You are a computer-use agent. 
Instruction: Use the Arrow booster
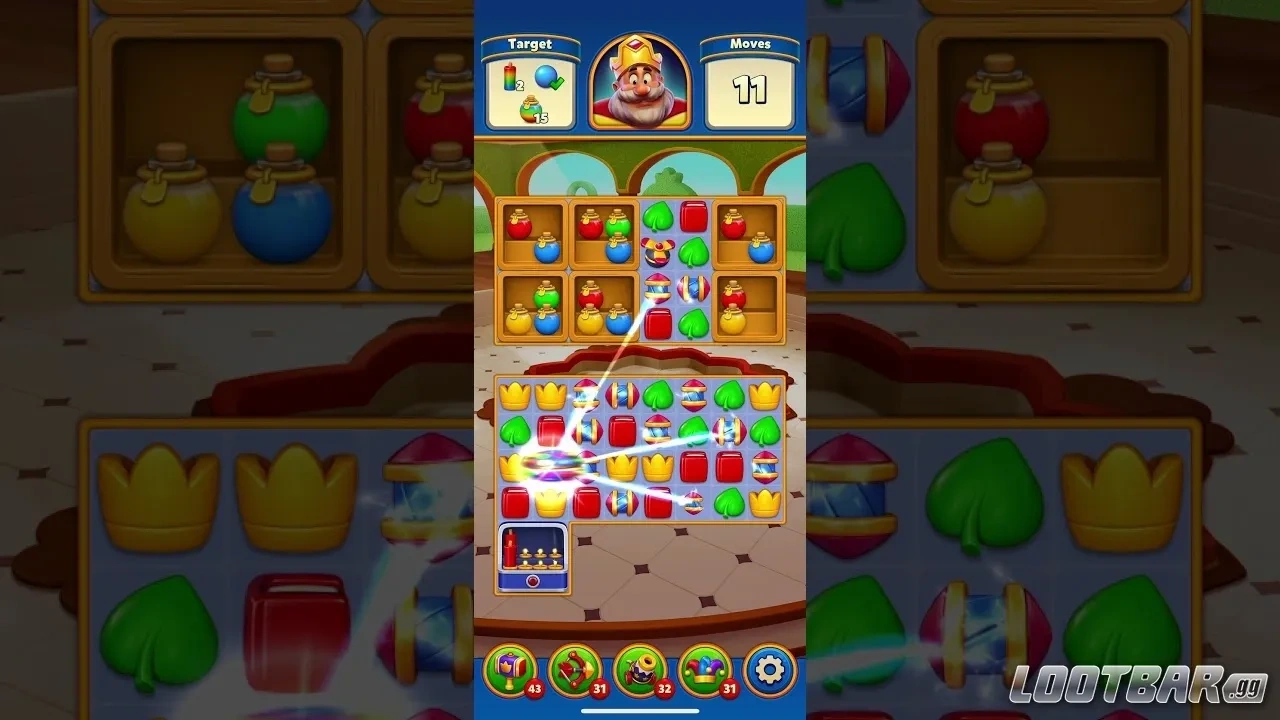pos(576,670)
